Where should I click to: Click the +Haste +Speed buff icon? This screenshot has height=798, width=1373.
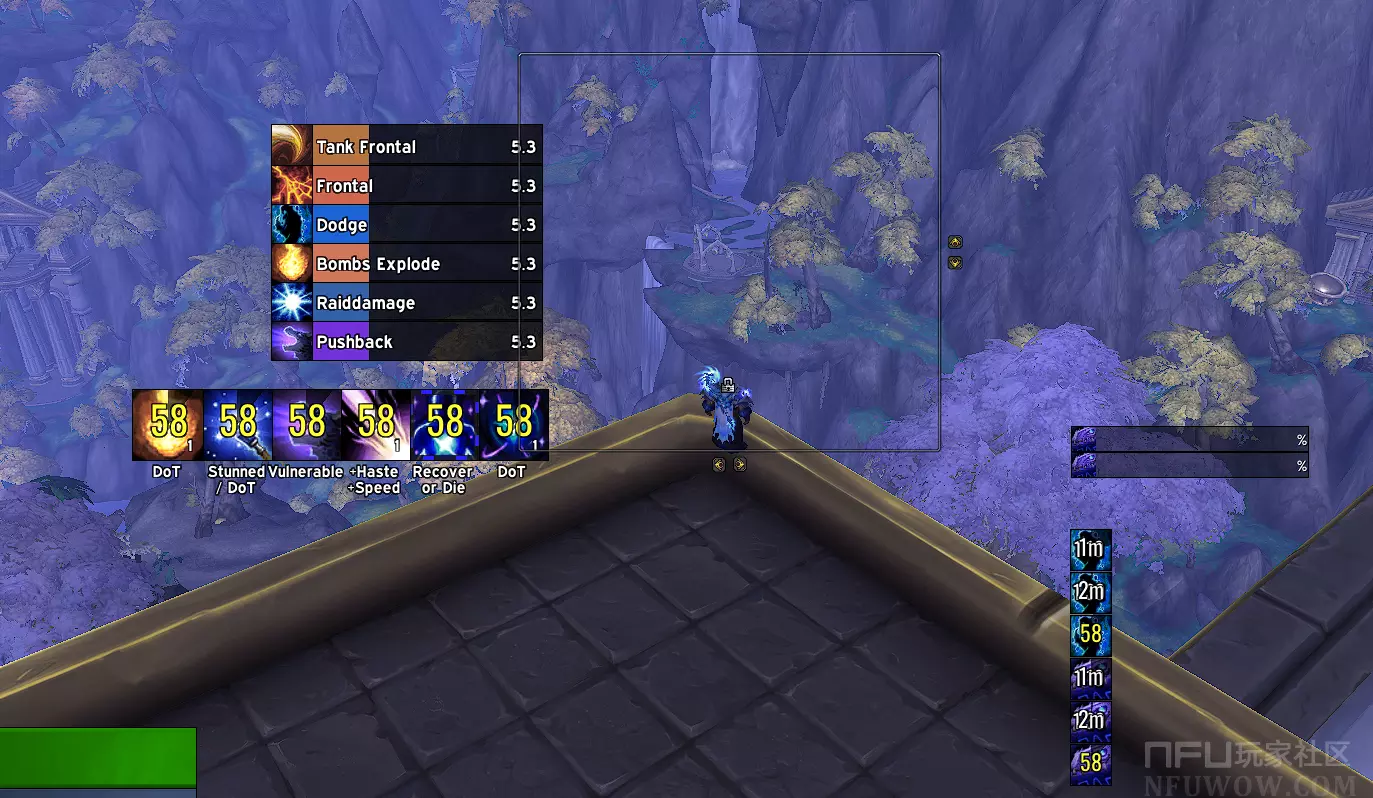click(375, 425)
